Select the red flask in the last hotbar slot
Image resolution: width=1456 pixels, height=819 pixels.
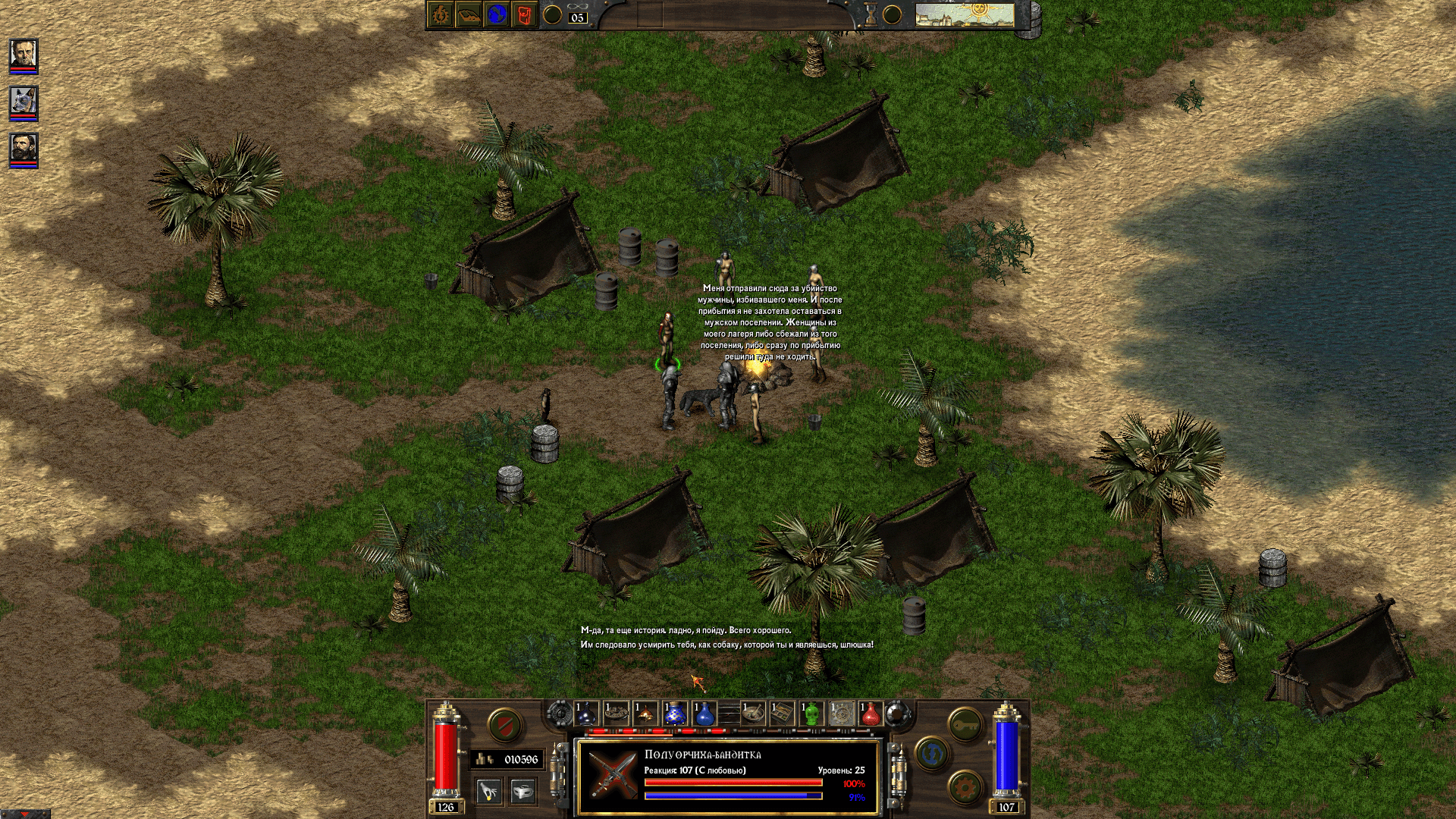click(x=871, y=713)
